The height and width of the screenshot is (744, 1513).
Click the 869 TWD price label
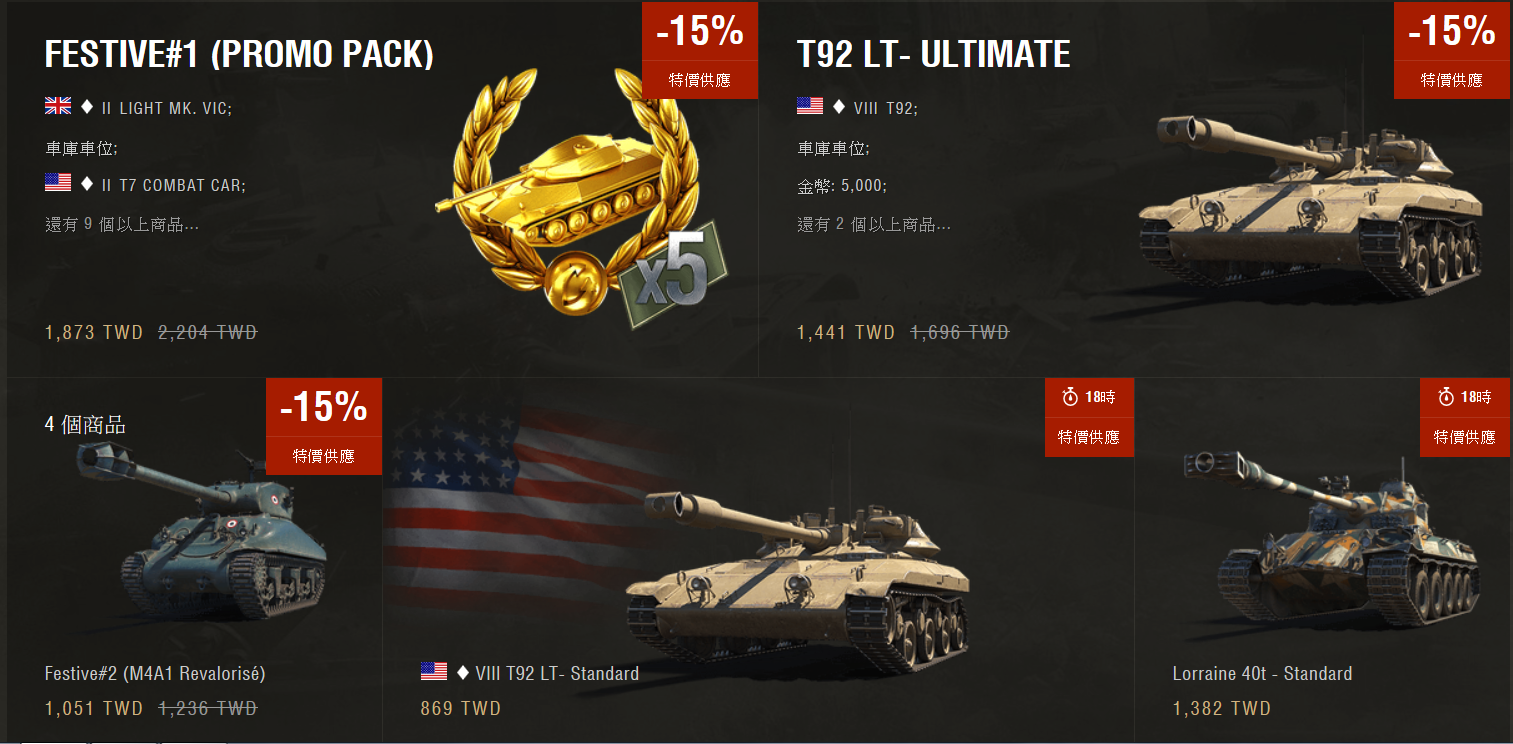pos(461,709)
